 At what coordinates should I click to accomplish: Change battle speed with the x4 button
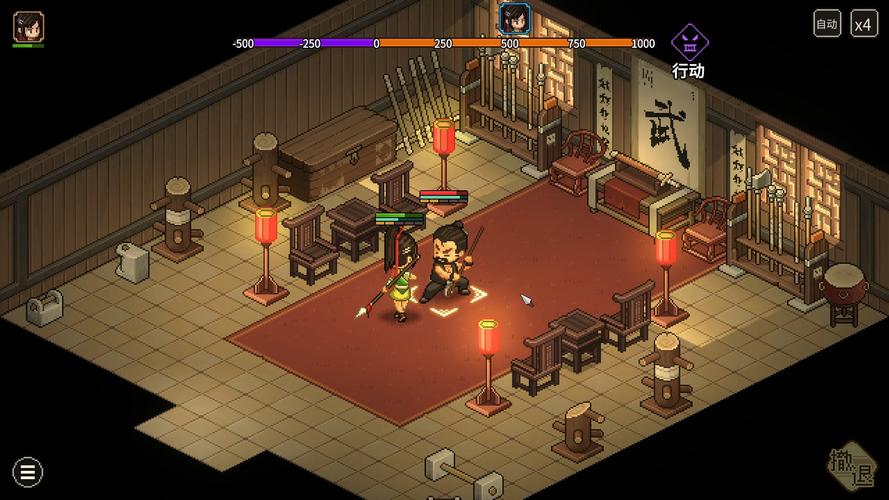pos(864,24)
